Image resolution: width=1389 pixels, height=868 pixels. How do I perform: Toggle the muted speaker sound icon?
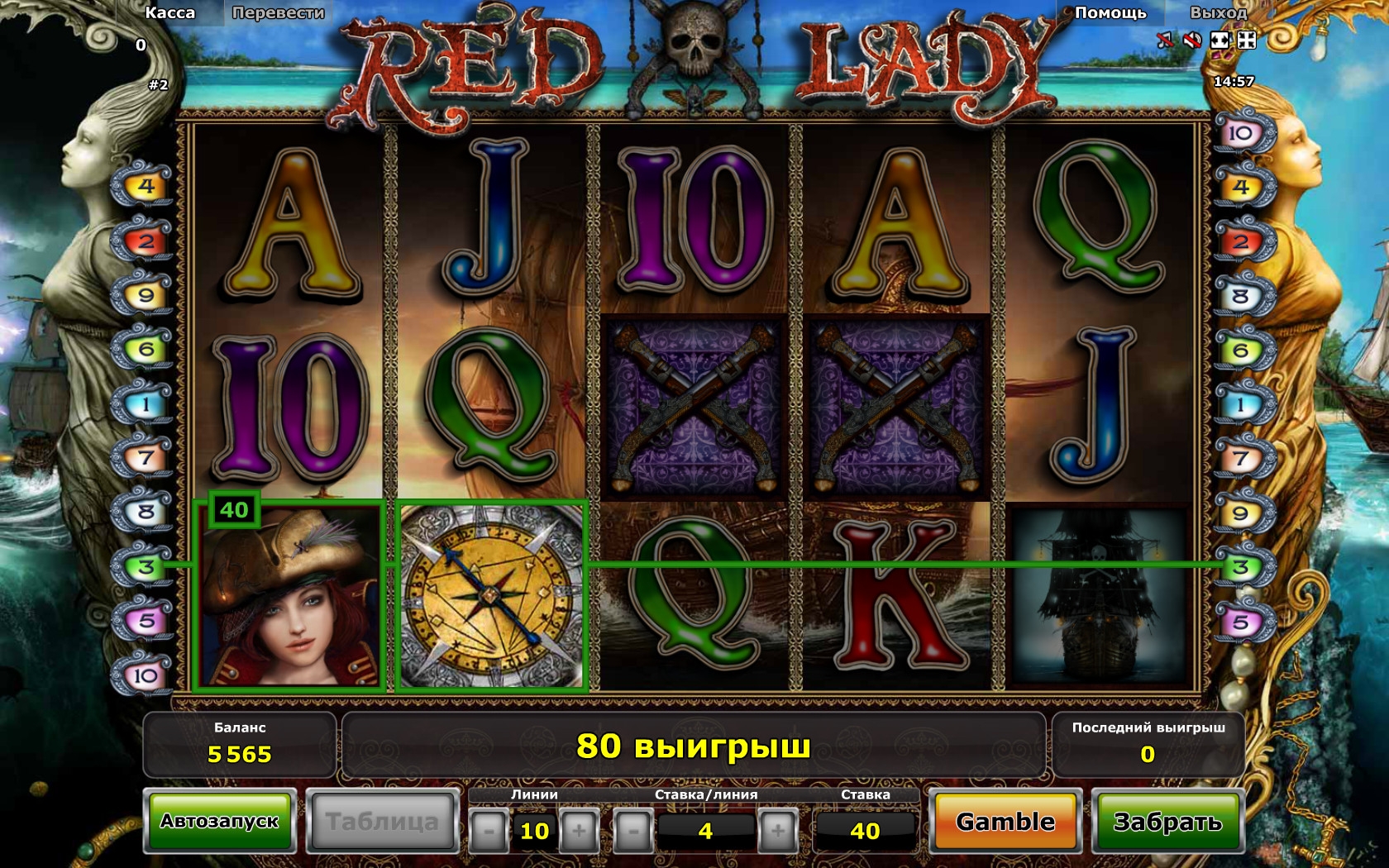pyautogui.click(x=1191, y=41)
